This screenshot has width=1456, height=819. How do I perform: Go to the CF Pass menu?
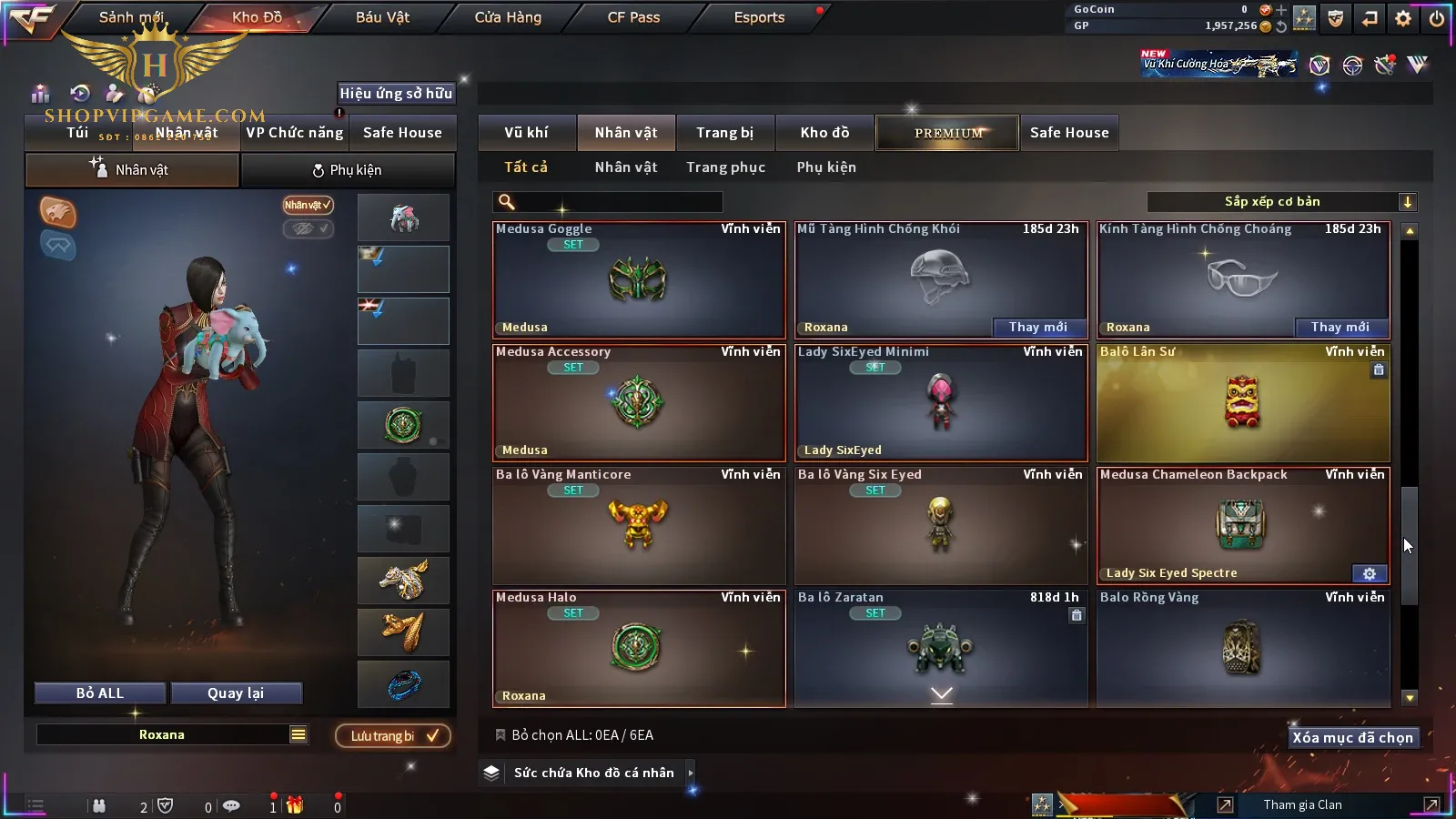[x=633, y=17]
